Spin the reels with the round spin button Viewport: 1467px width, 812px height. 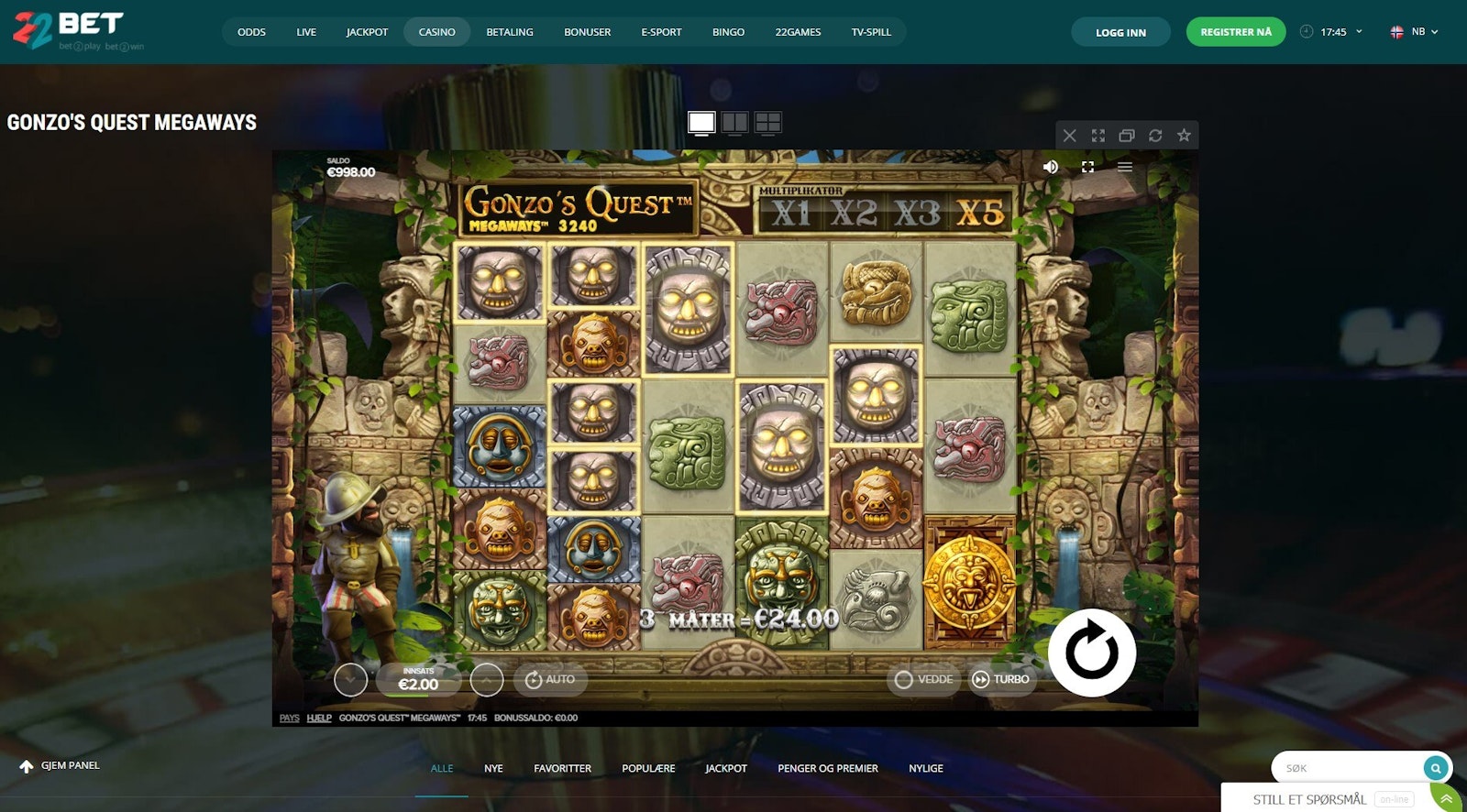pos(1091,653)
